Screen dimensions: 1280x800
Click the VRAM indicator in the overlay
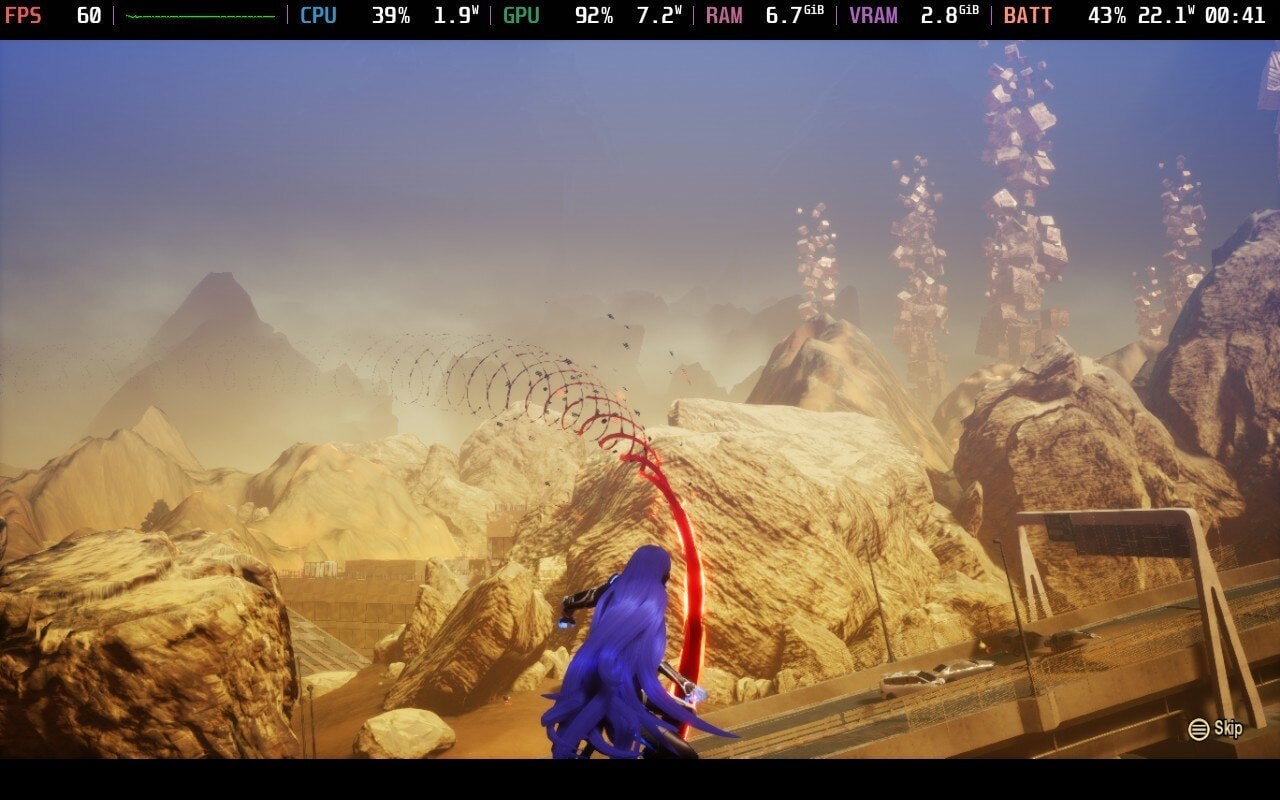pos(876,15)
